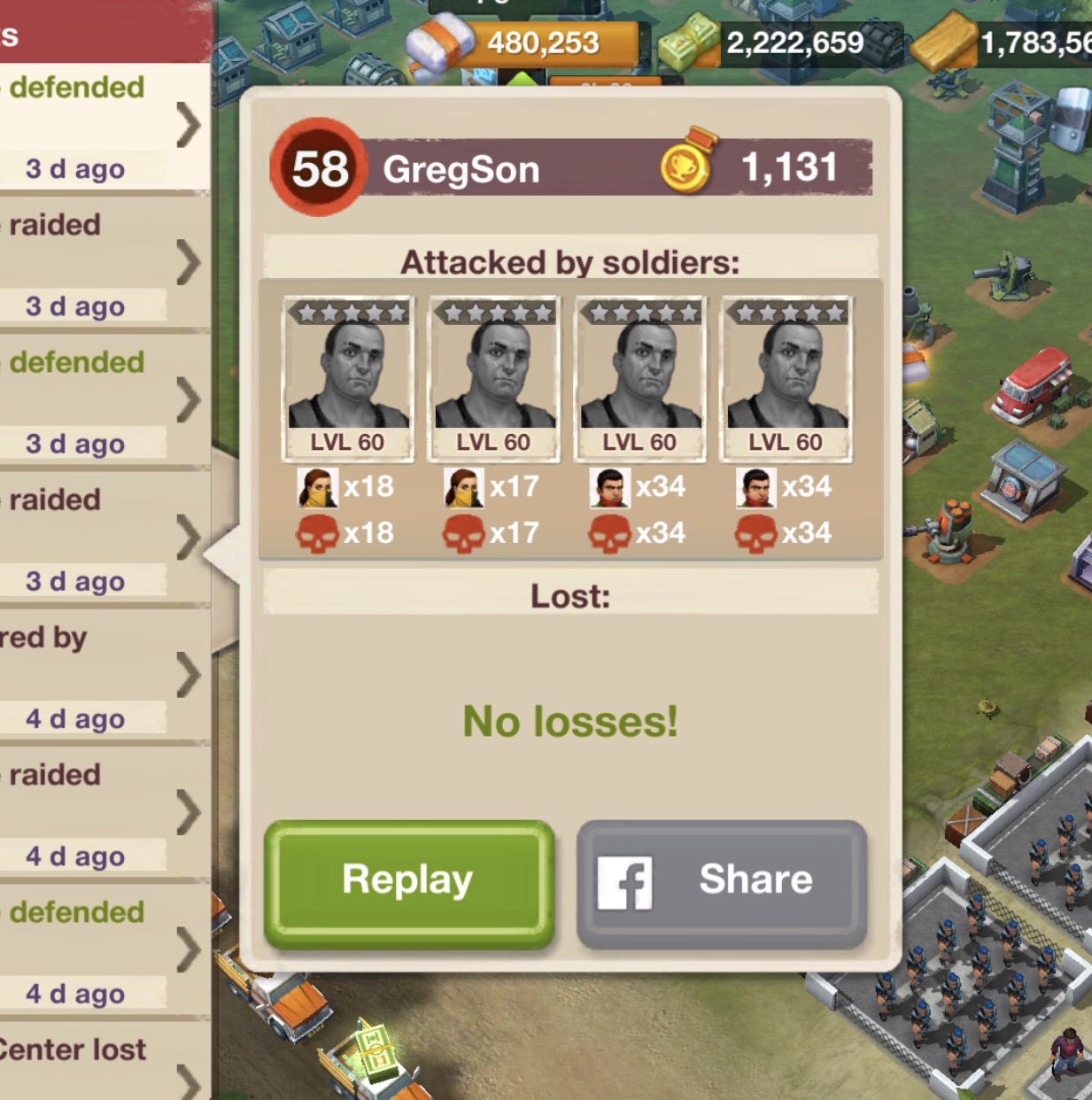Replay the battle against GregSon
This screenshot has height=1100, width=1092.
[x=408, y=881]
